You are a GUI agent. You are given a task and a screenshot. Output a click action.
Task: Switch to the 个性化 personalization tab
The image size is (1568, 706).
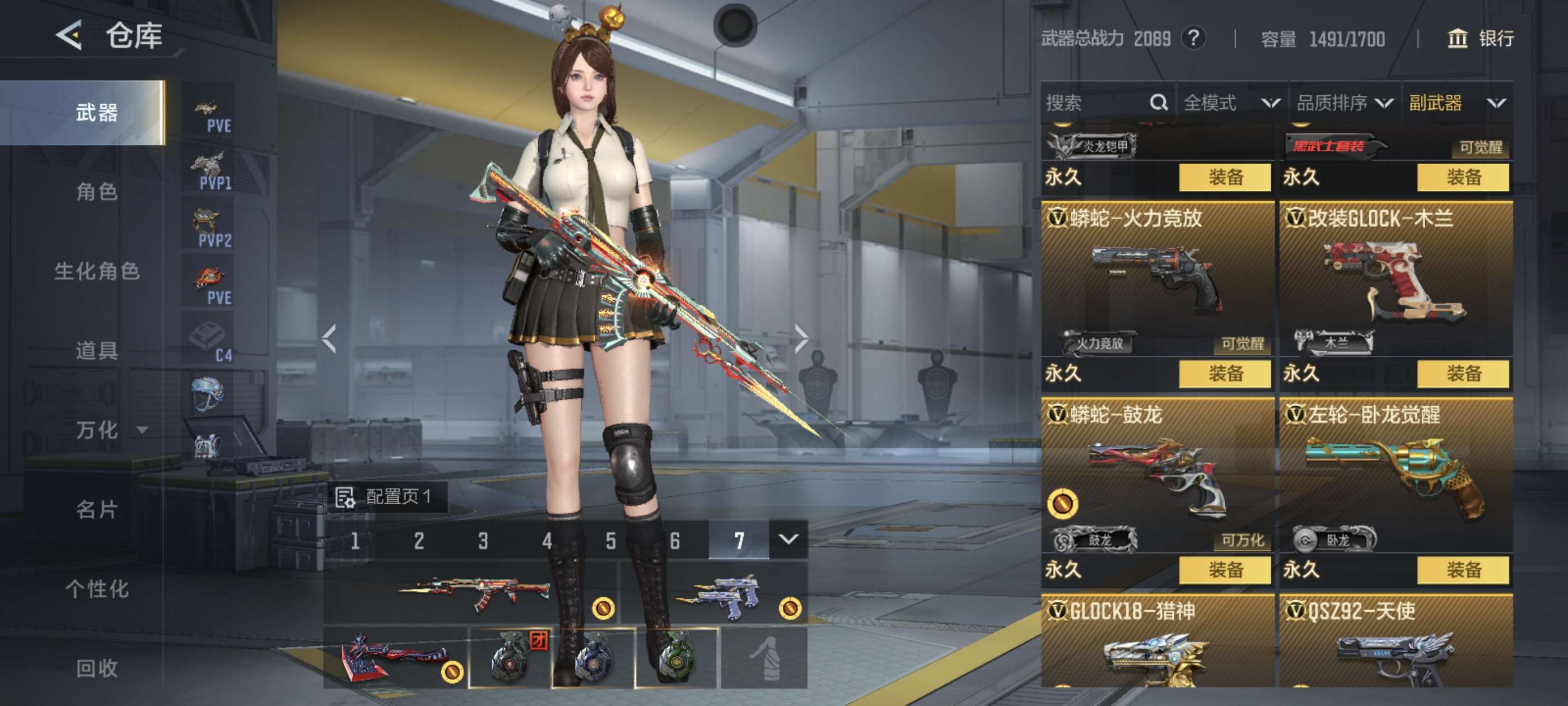pyautogui.click(x=97, y=589)
